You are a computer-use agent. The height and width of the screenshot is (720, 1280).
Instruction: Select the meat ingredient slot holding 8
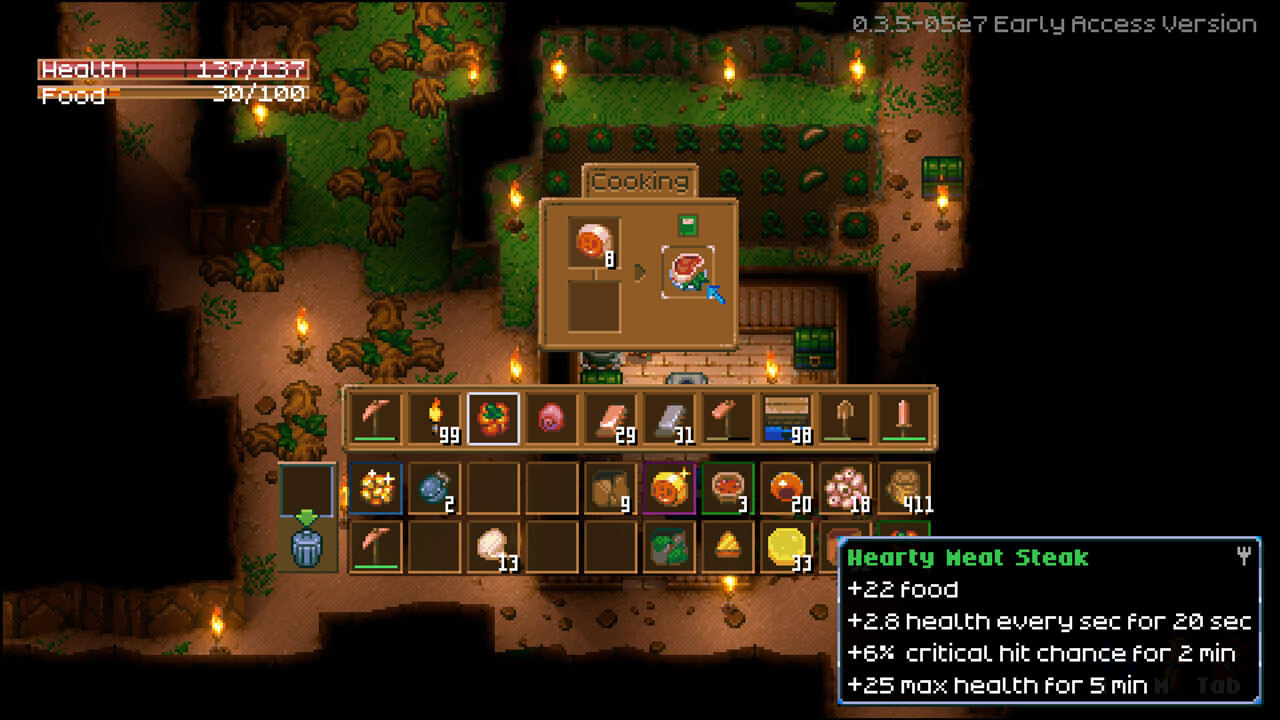(x=594, y=243)
